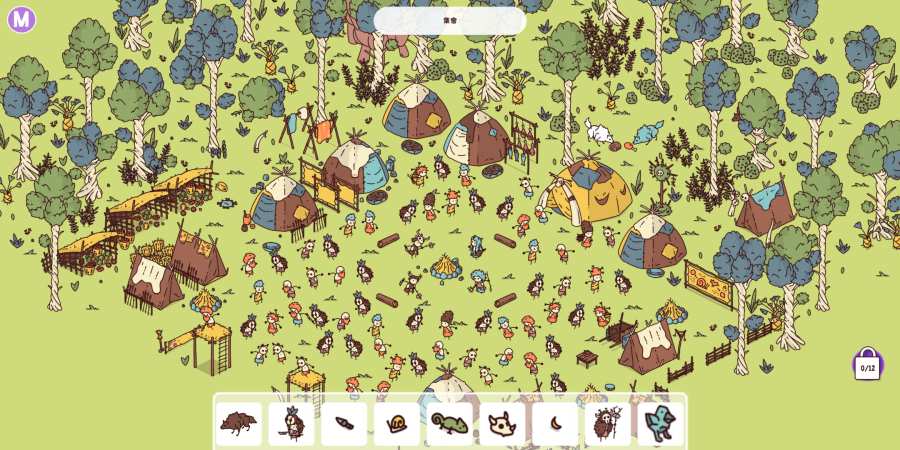Screen dimensions: 900x450
Task: Choose the feathered tribesperson target slot
Action: point(292,424)
